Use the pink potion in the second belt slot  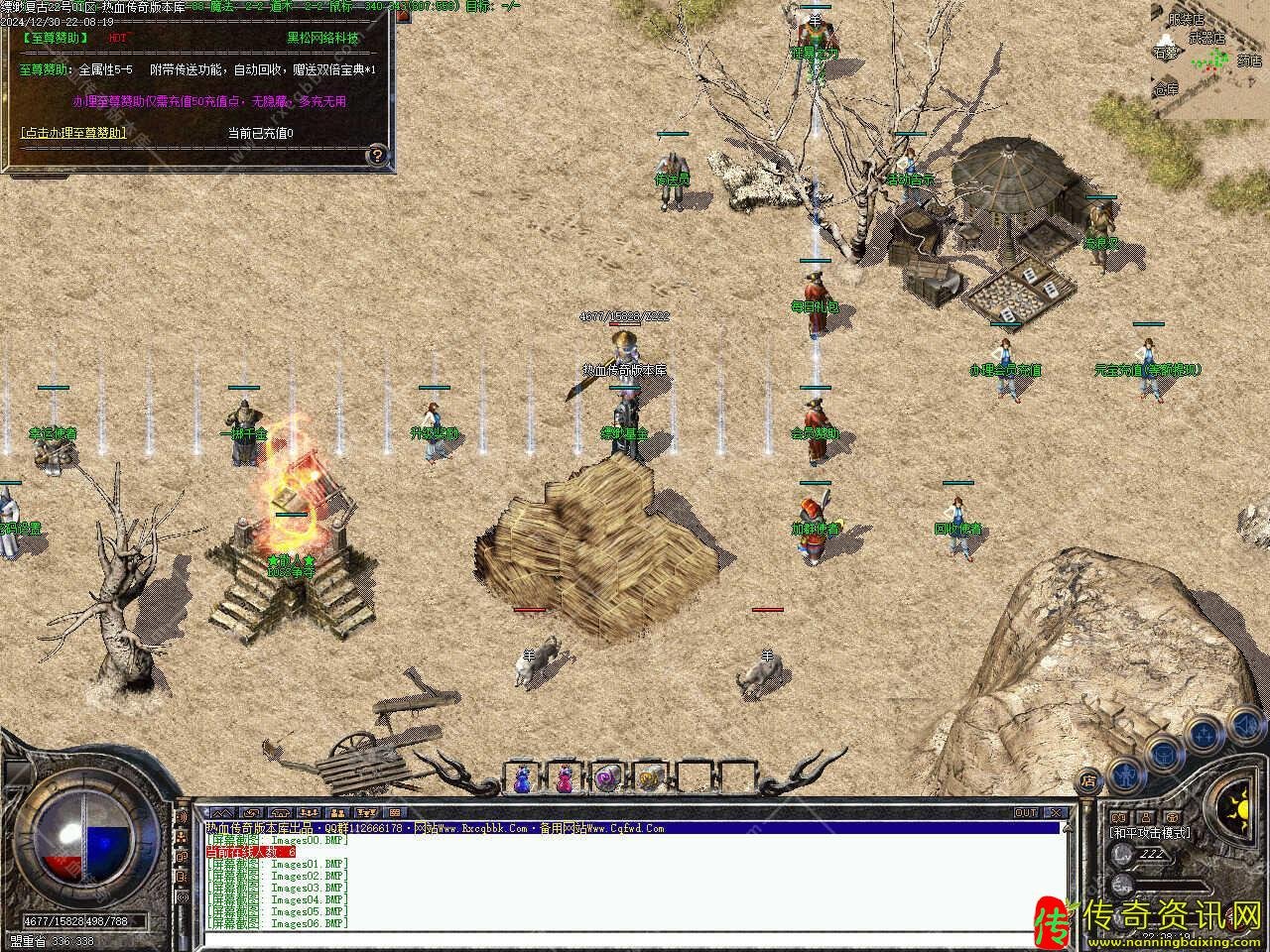[565, 779]
